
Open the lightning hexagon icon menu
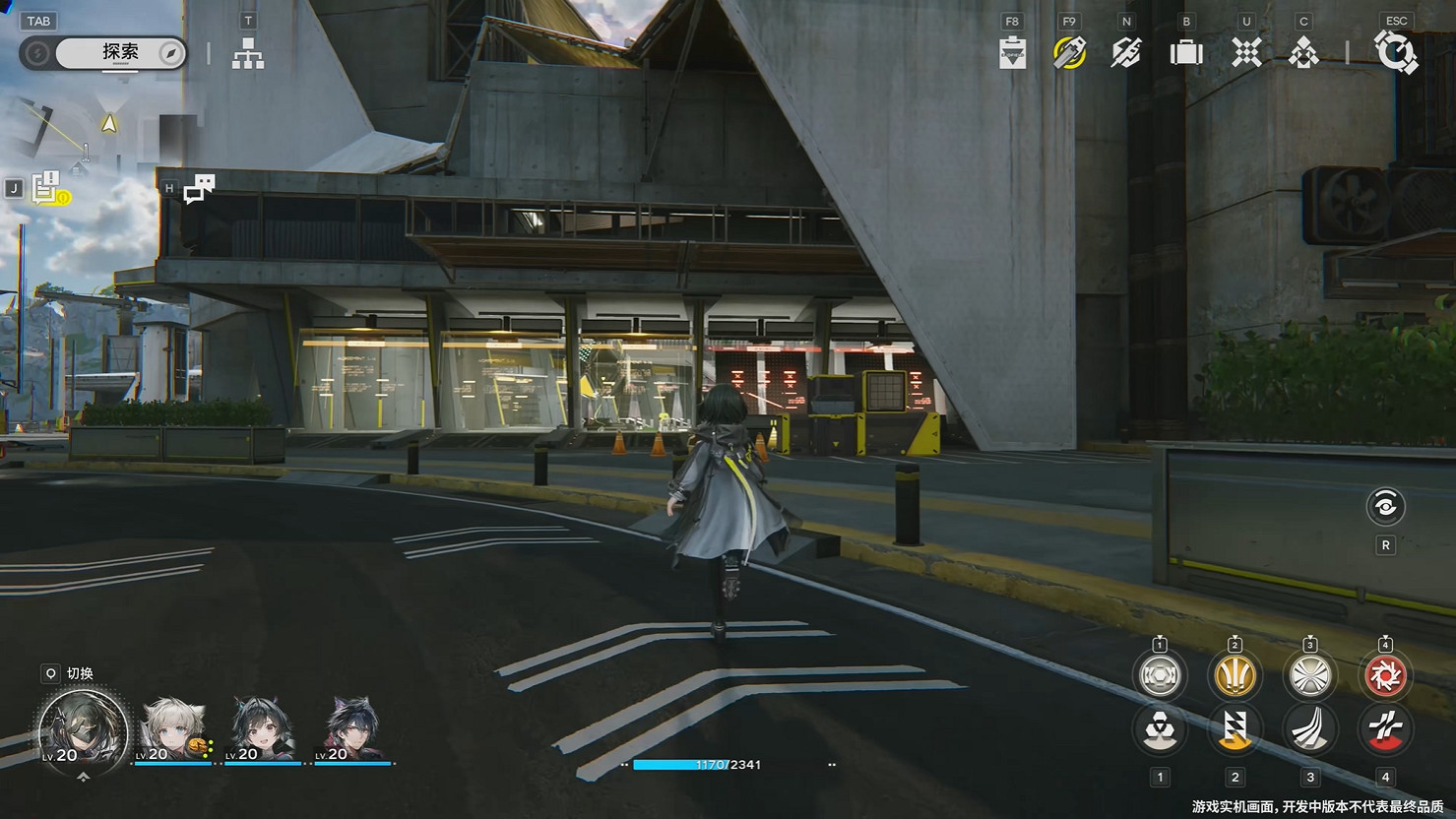point(1126,53)
